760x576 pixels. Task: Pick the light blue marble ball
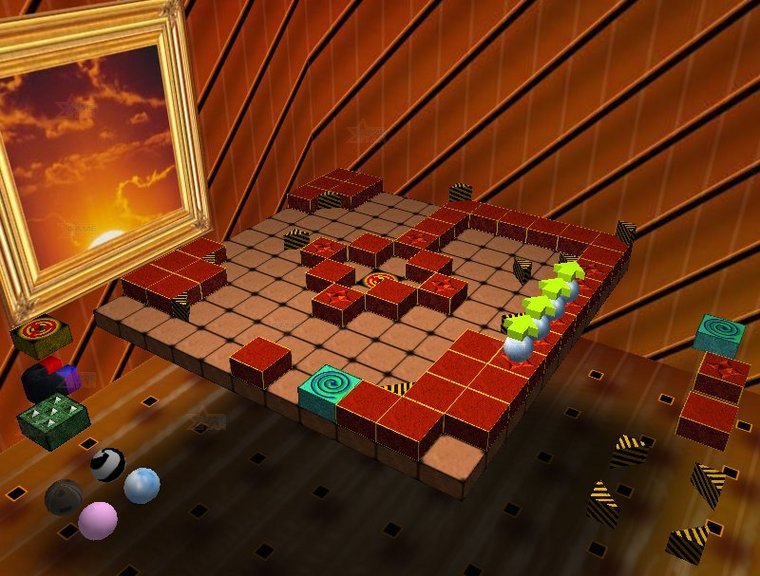[x=141, y=486]
